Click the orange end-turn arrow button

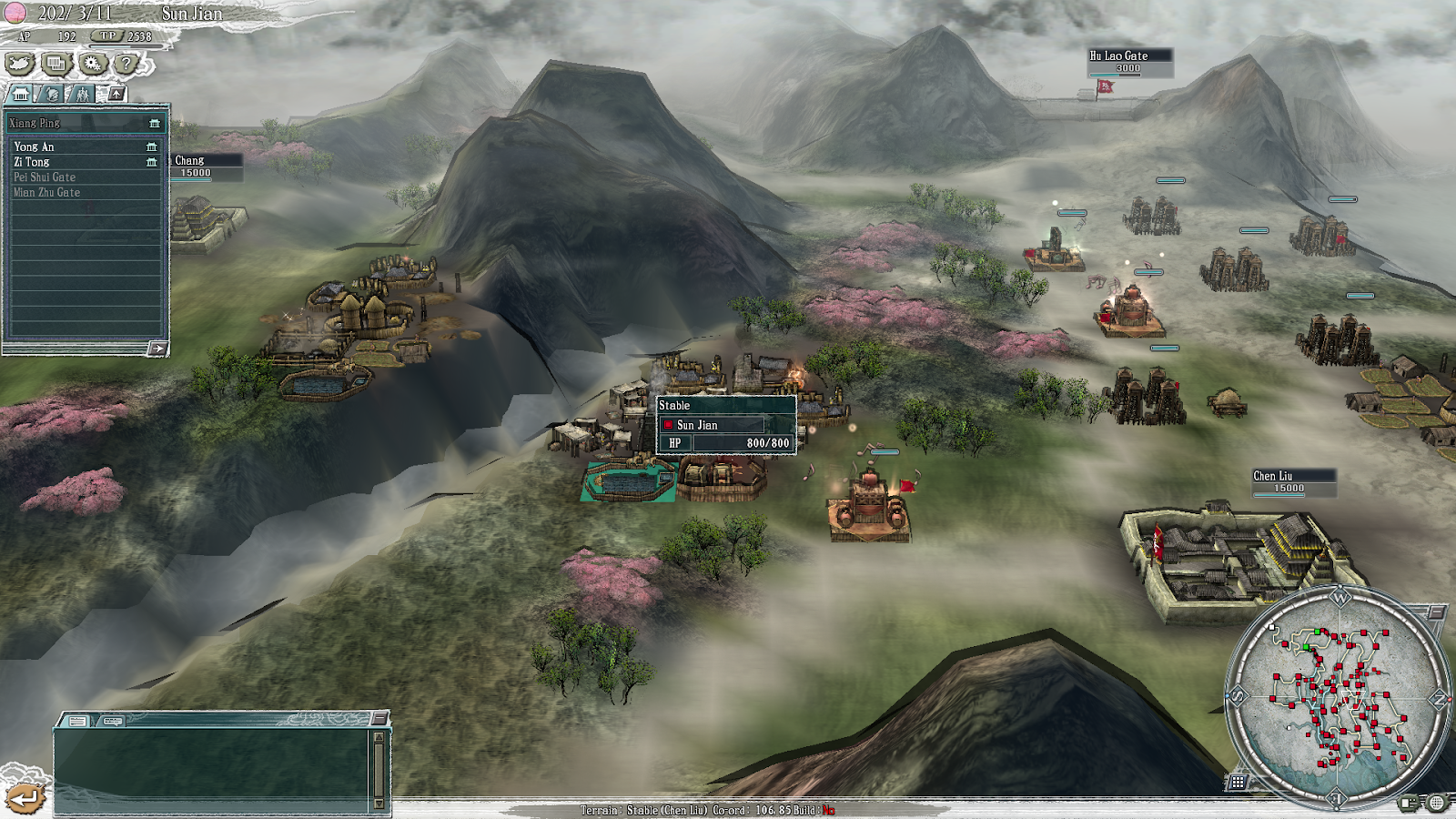pyautogui.click(x=25, y=797)
